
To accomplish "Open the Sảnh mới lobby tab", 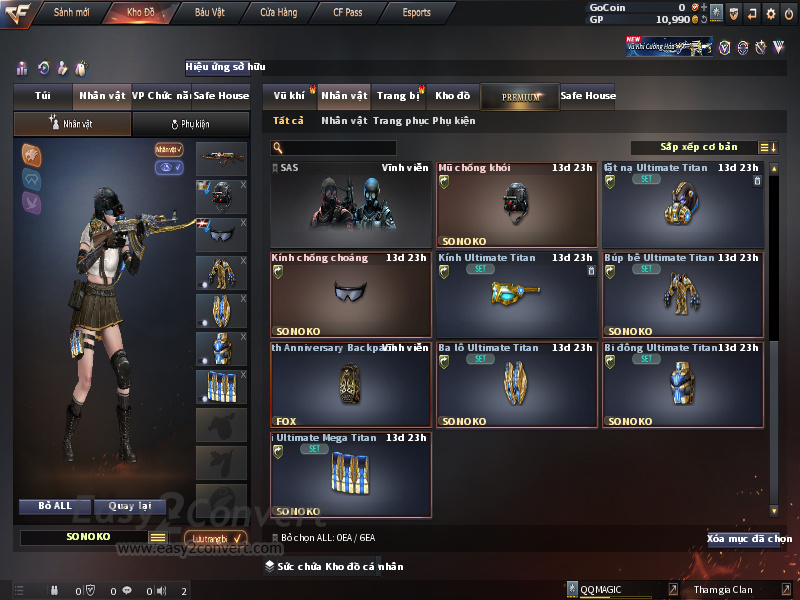I will pyautogui.click(x=71, y=13).
